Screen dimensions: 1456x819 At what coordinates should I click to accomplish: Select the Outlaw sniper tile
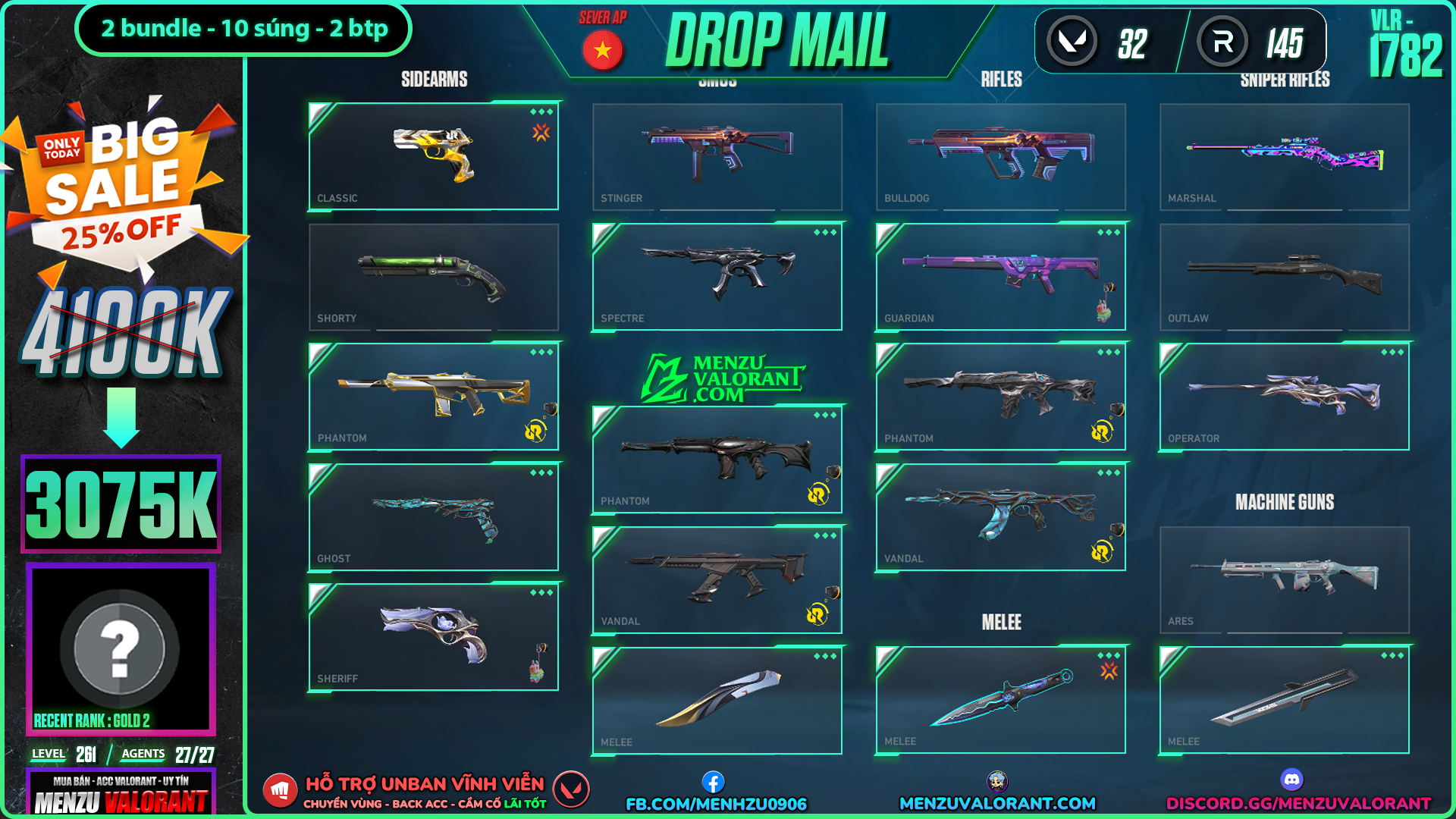1285,277
